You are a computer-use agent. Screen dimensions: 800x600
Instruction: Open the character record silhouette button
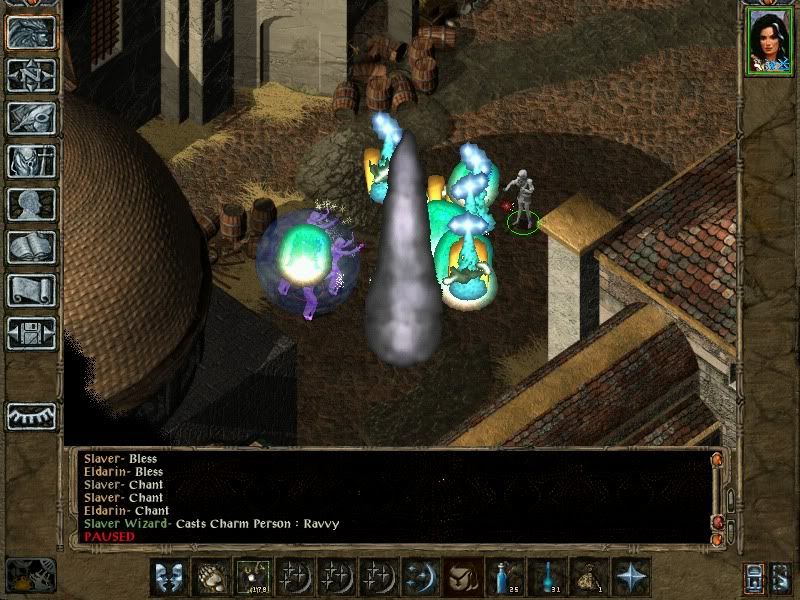[x=32, y=204]
